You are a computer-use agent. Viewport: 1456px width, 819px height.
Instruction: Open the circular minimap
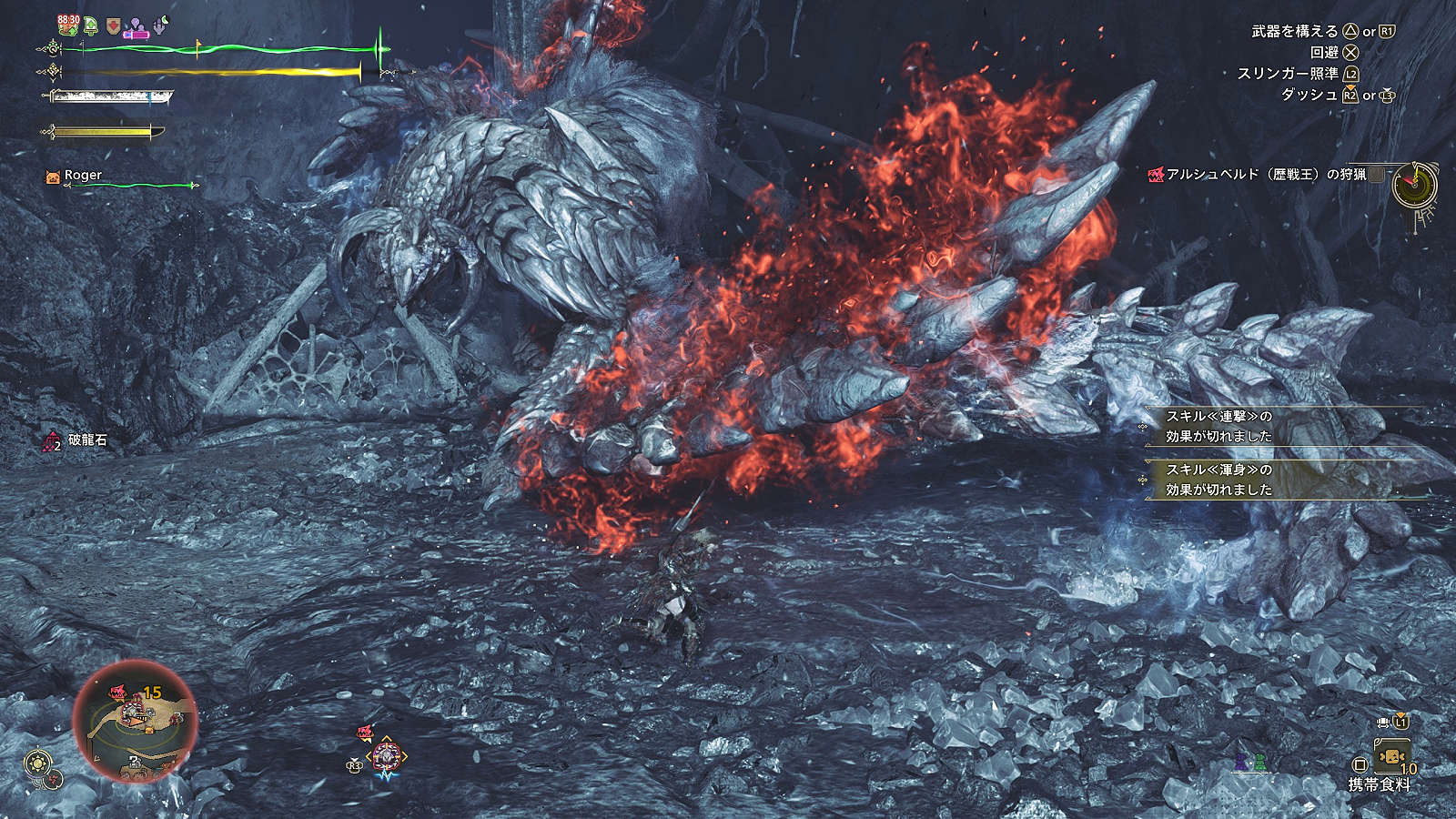click(136, 720)
